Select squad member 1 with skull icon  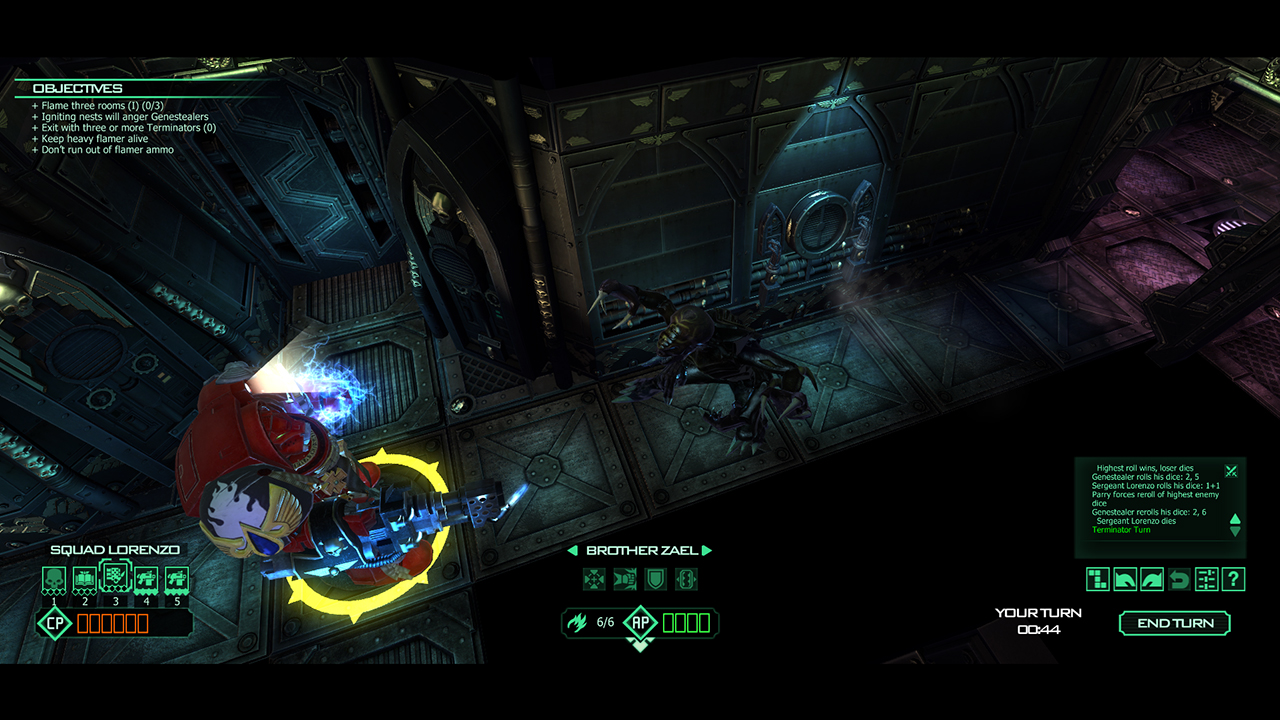coord(54,578)
